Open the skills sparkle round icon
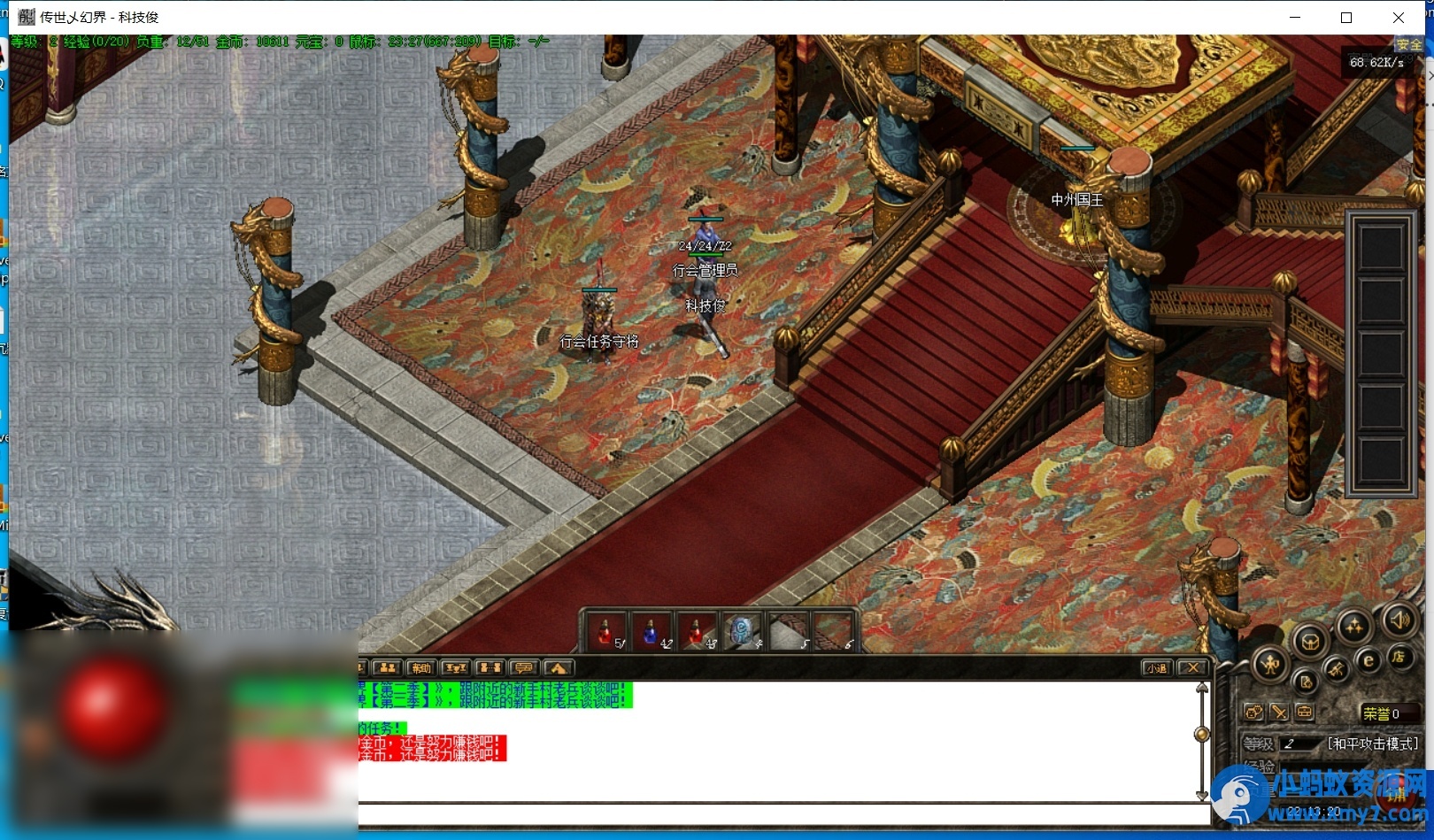Screen dimensions: 1434x840 [x=1353, y=628]
